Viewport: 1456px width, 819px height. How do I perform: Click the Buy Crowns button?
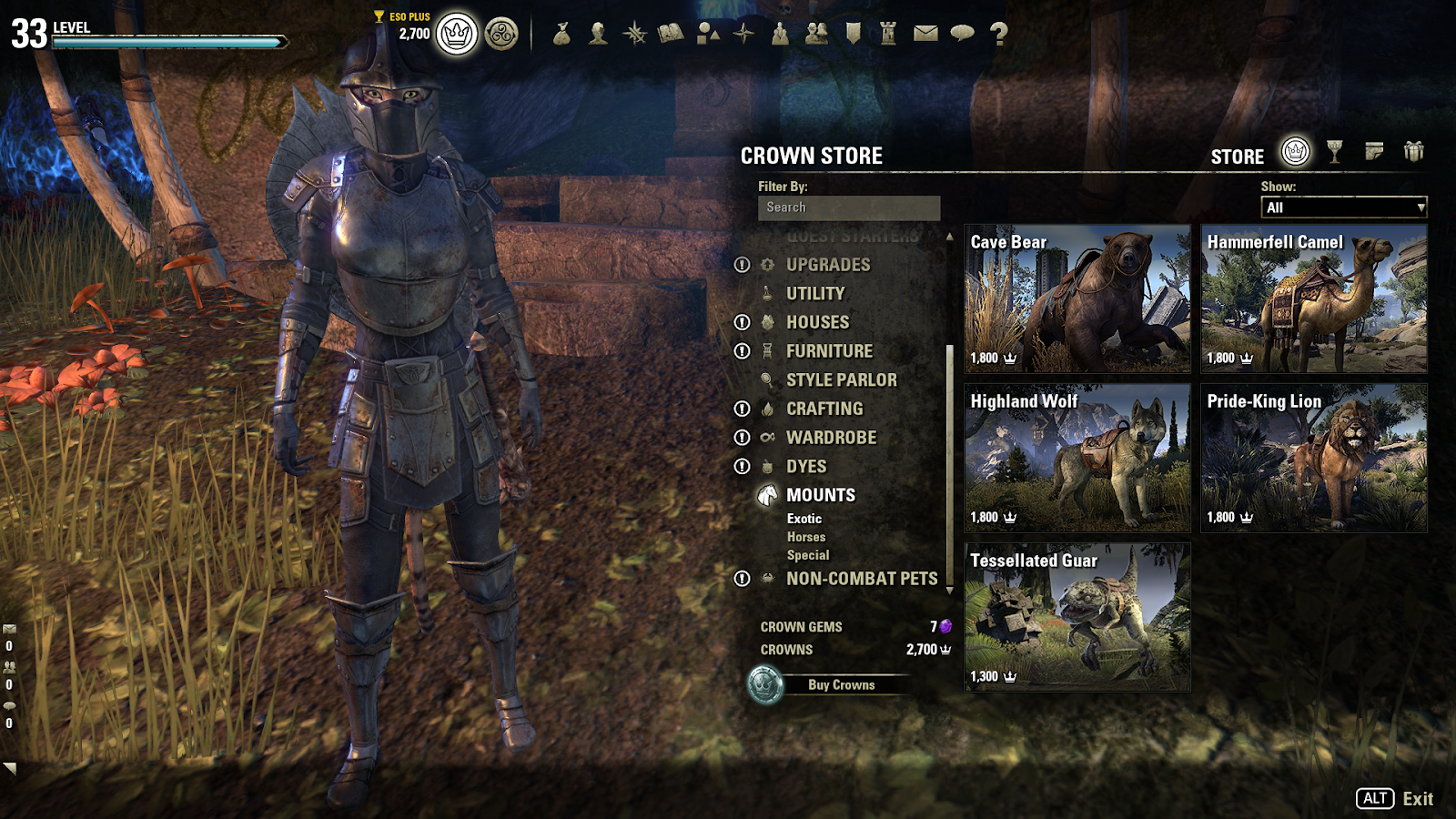[840, 685]
